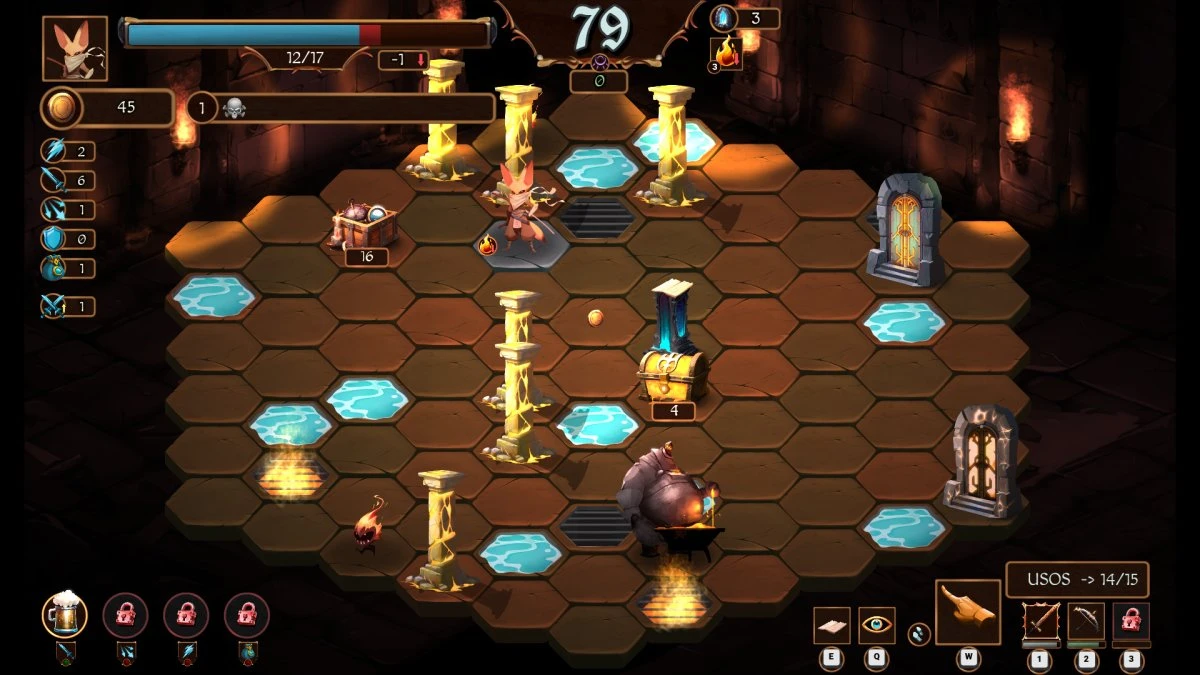Screen dimensions: 1200x675
Task: Click the blue crystal resource icon
Action: click(x=722, y=18)
